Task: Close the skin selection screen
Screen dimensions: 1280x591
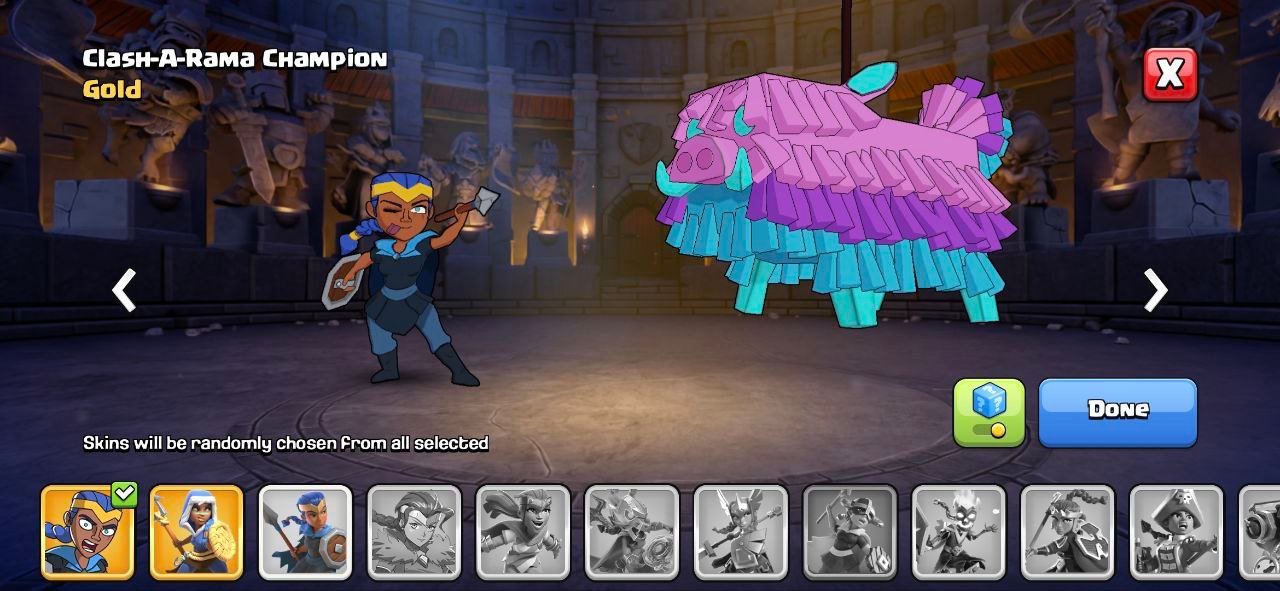Action: click(x=1169, y=73)
